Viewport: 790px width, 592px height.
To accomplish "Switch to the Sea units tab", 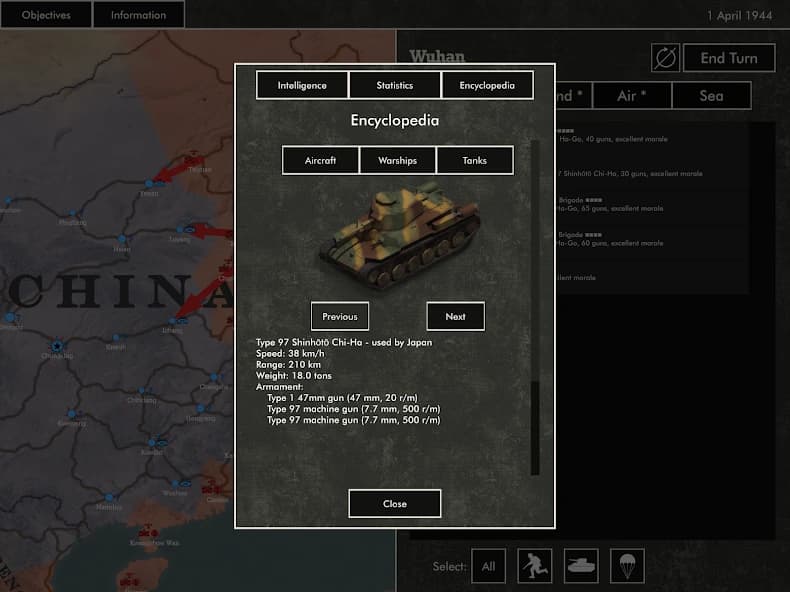I will (x=711, y=95).
